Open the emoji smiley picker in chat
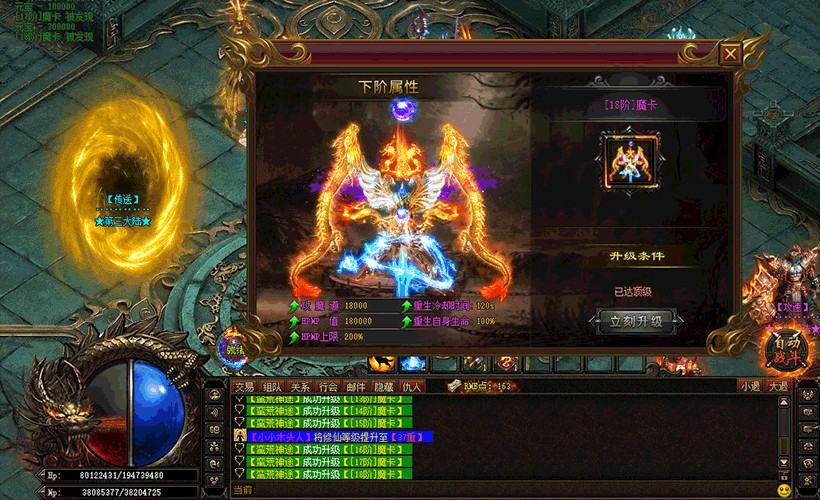820x500 pixels. (783, 490)
